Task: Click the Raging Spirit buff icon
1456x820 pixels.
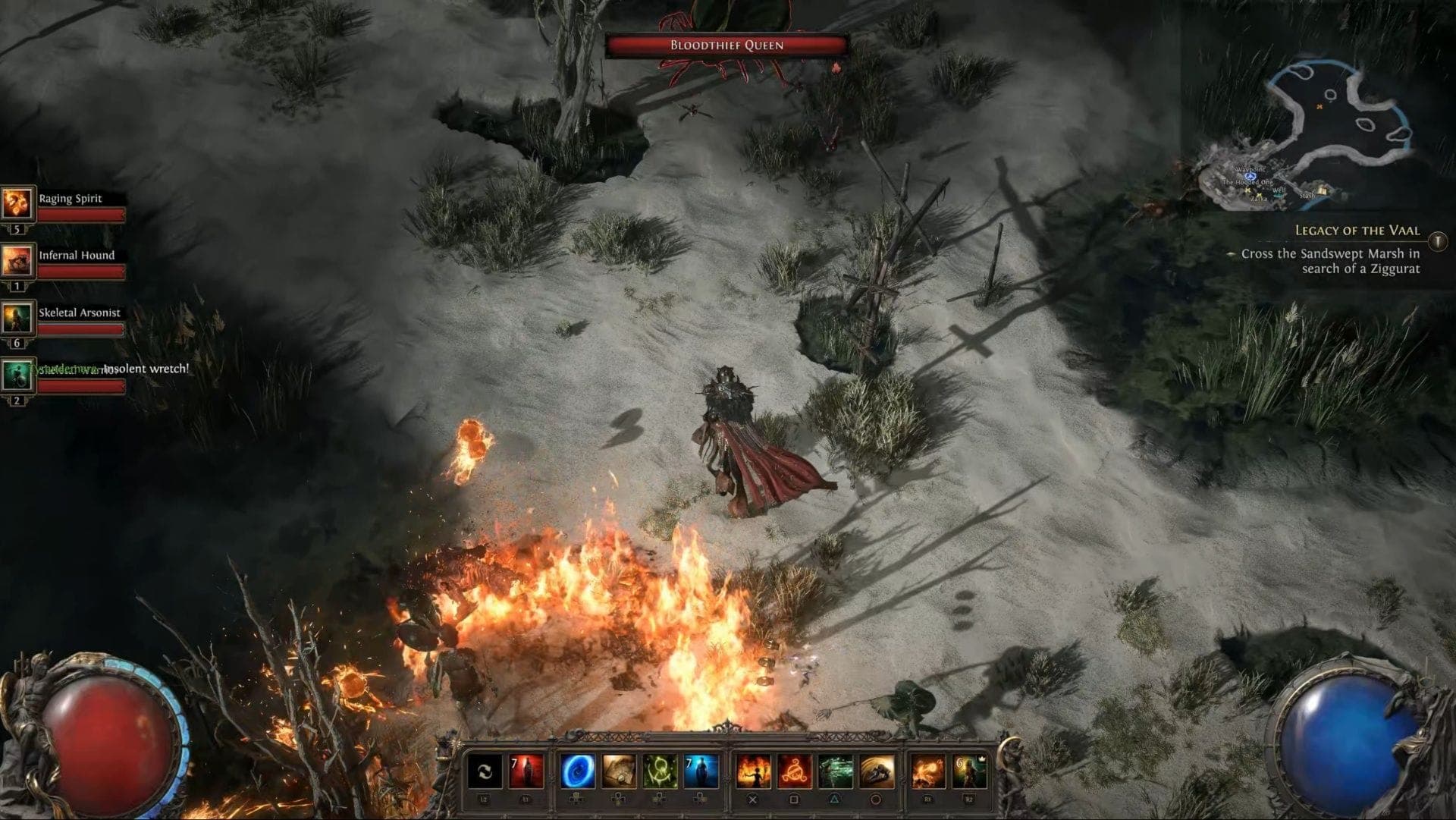Action: [18, 202]
